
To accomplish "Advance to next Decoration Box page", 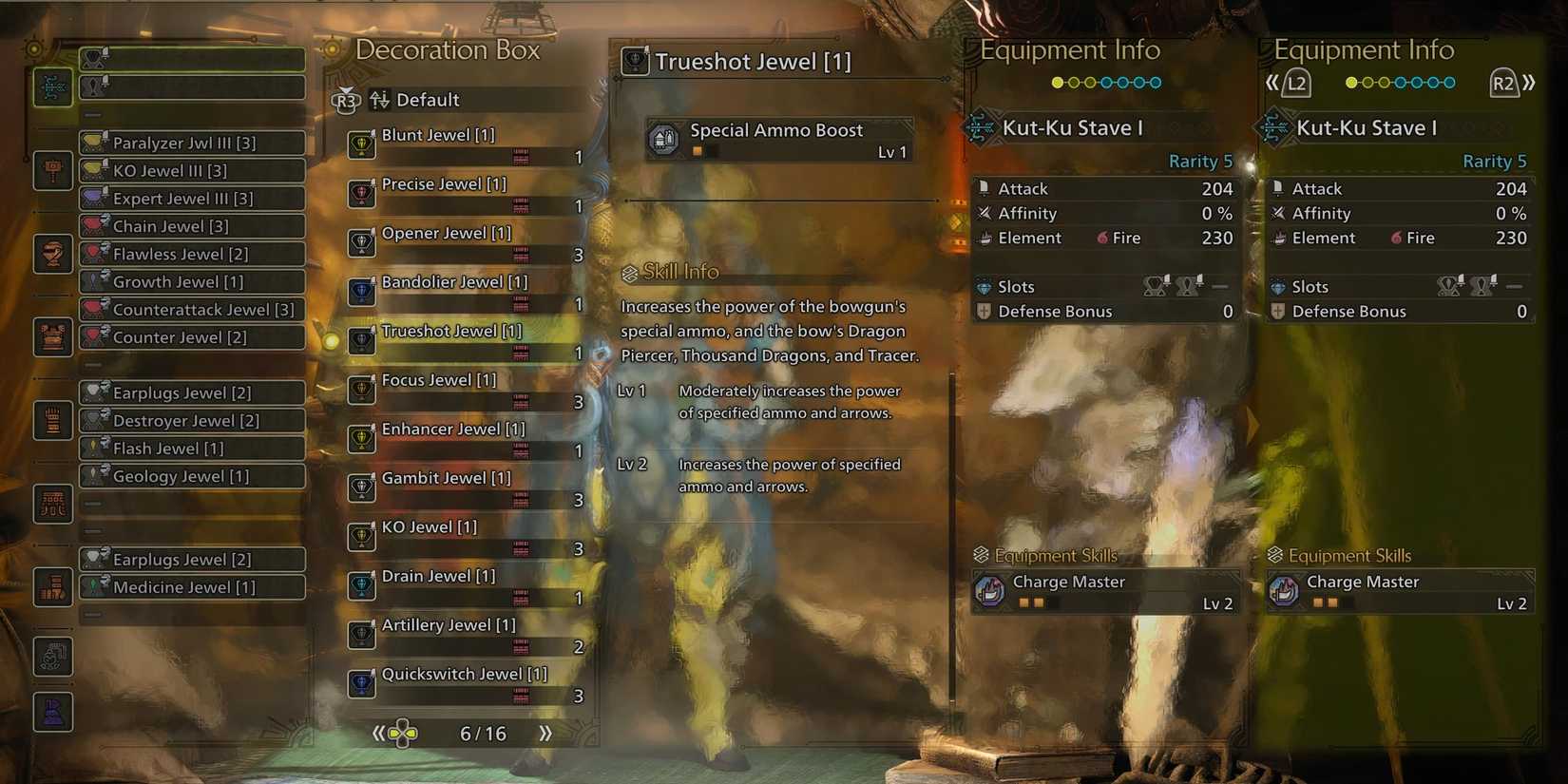I will [x=544, y=733].
